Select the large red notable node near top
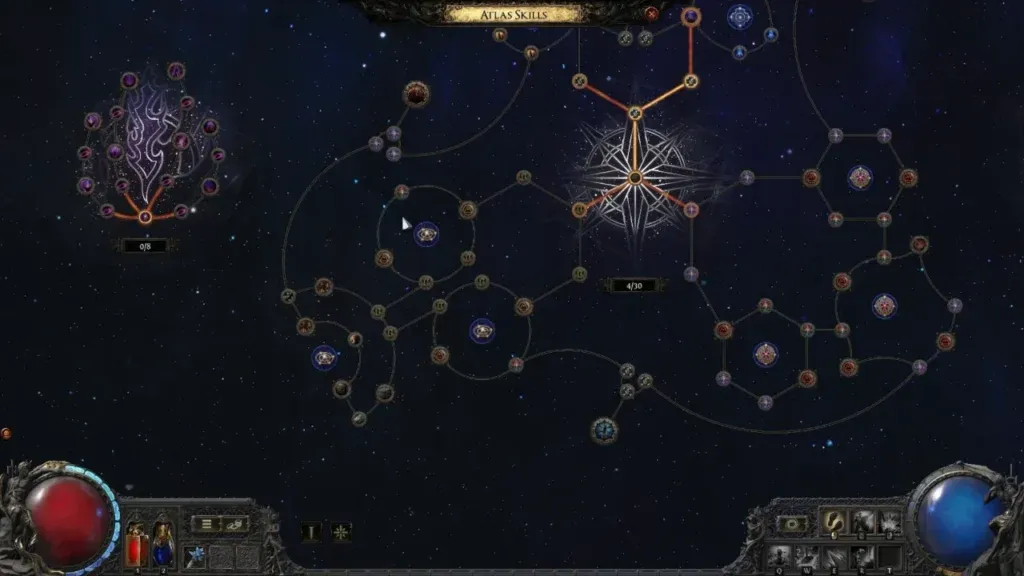 (417, 95)
